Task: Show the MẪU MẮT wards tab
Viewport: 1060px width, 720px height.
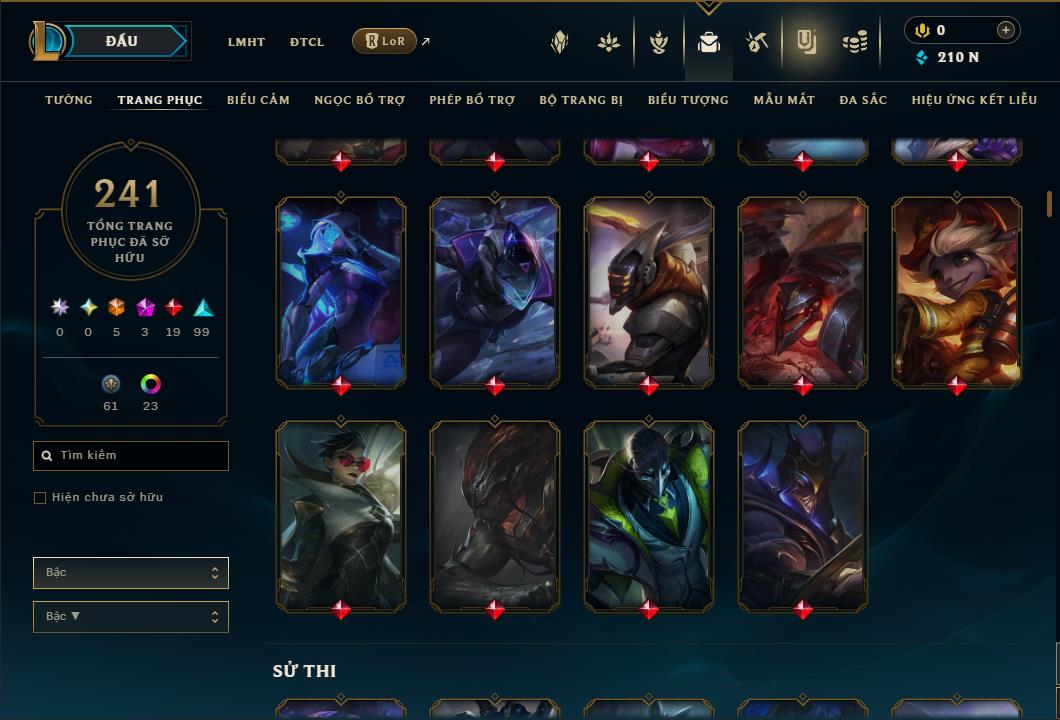Action: (784, 100)
